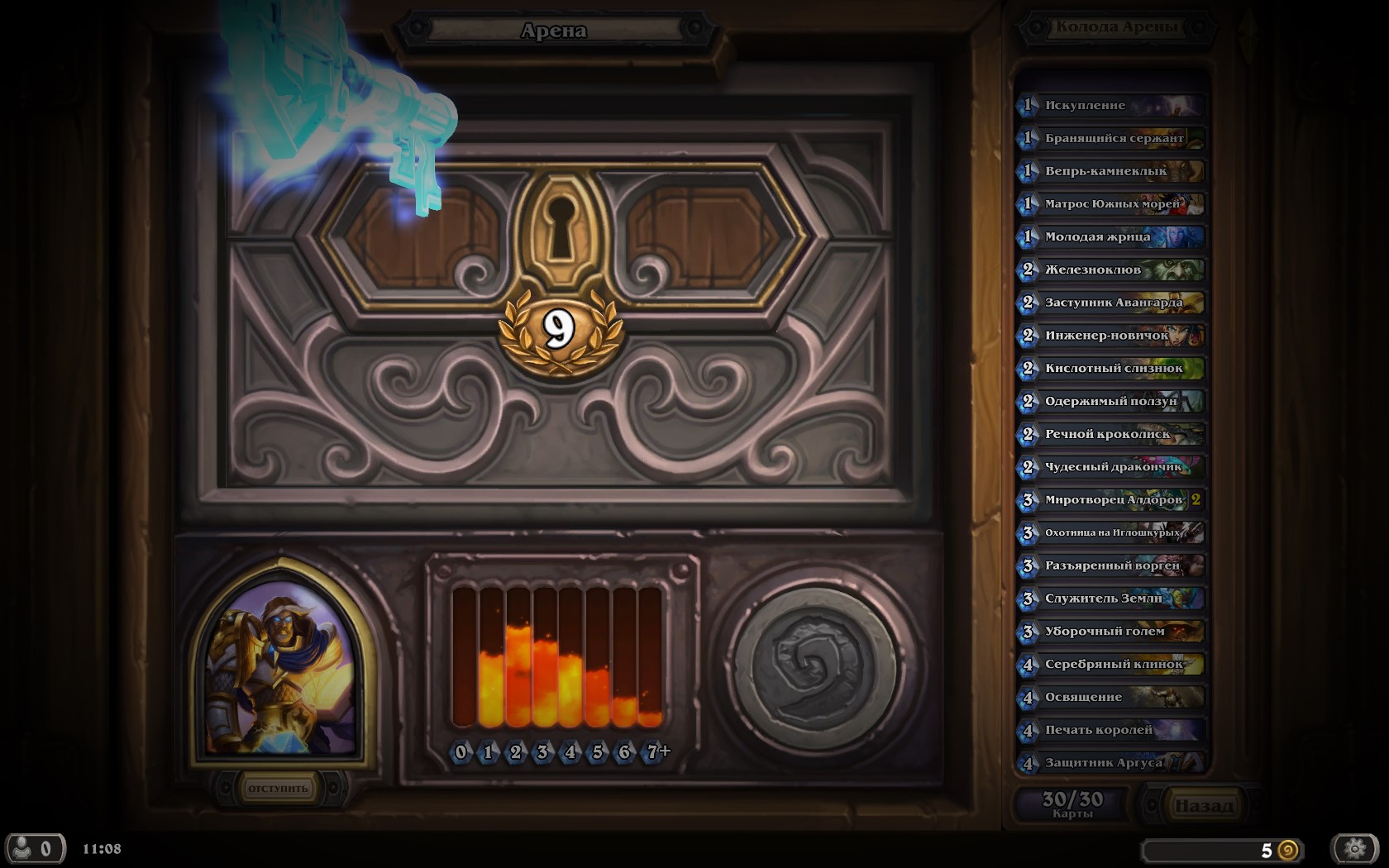This screenshot has height=868, width=1389.
Task: Open the settings gear menu
Action: 1354,849
